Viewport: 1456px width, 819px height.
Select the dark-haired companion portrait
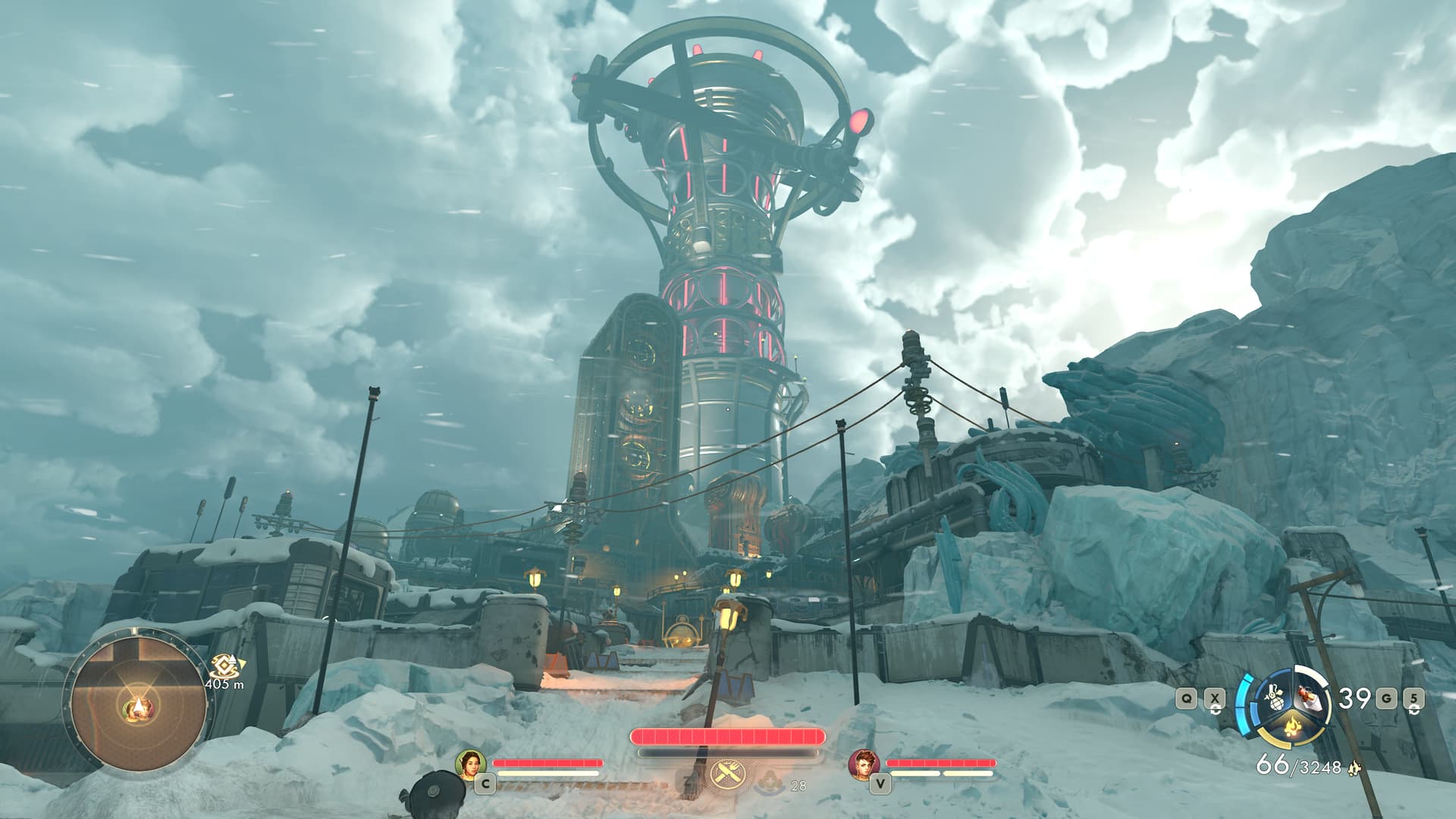470,764
